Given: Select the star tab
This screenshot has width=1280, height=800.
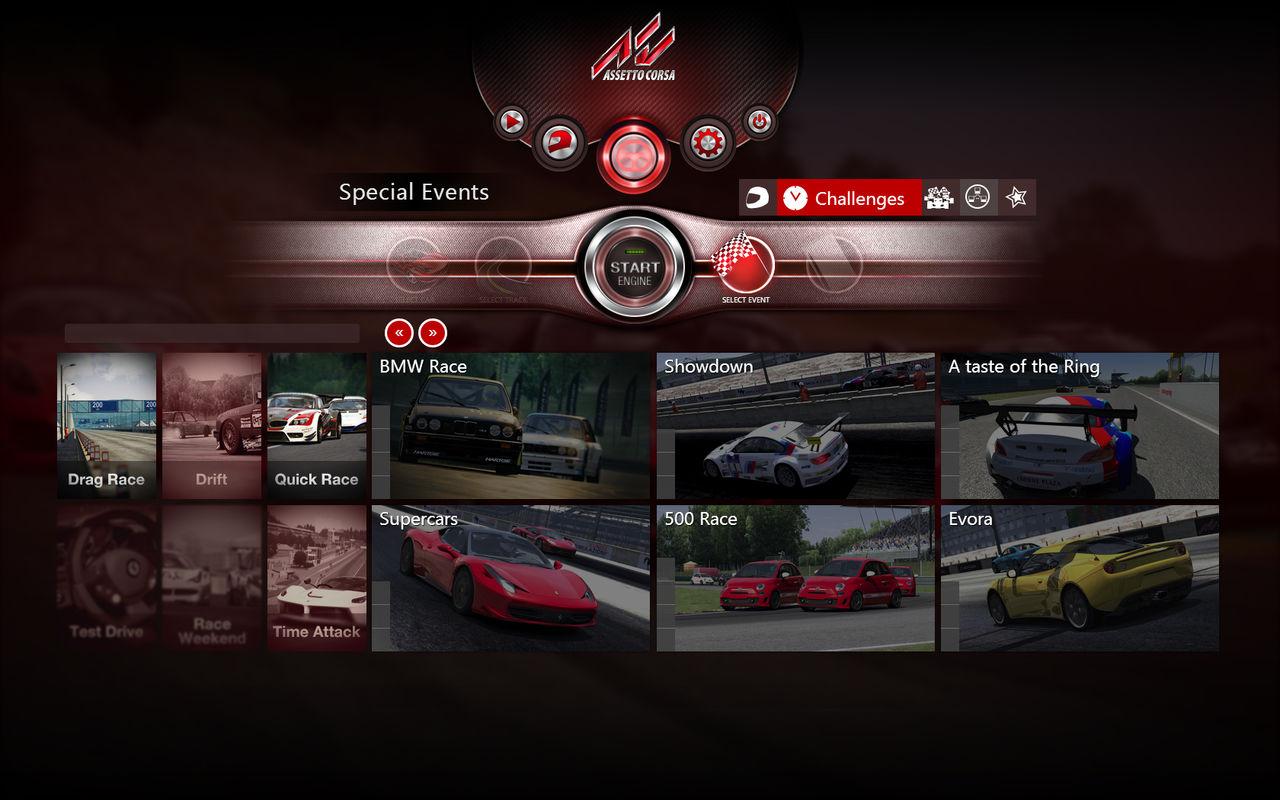Looking at the screenshot, I should [x=1017, y=198].
